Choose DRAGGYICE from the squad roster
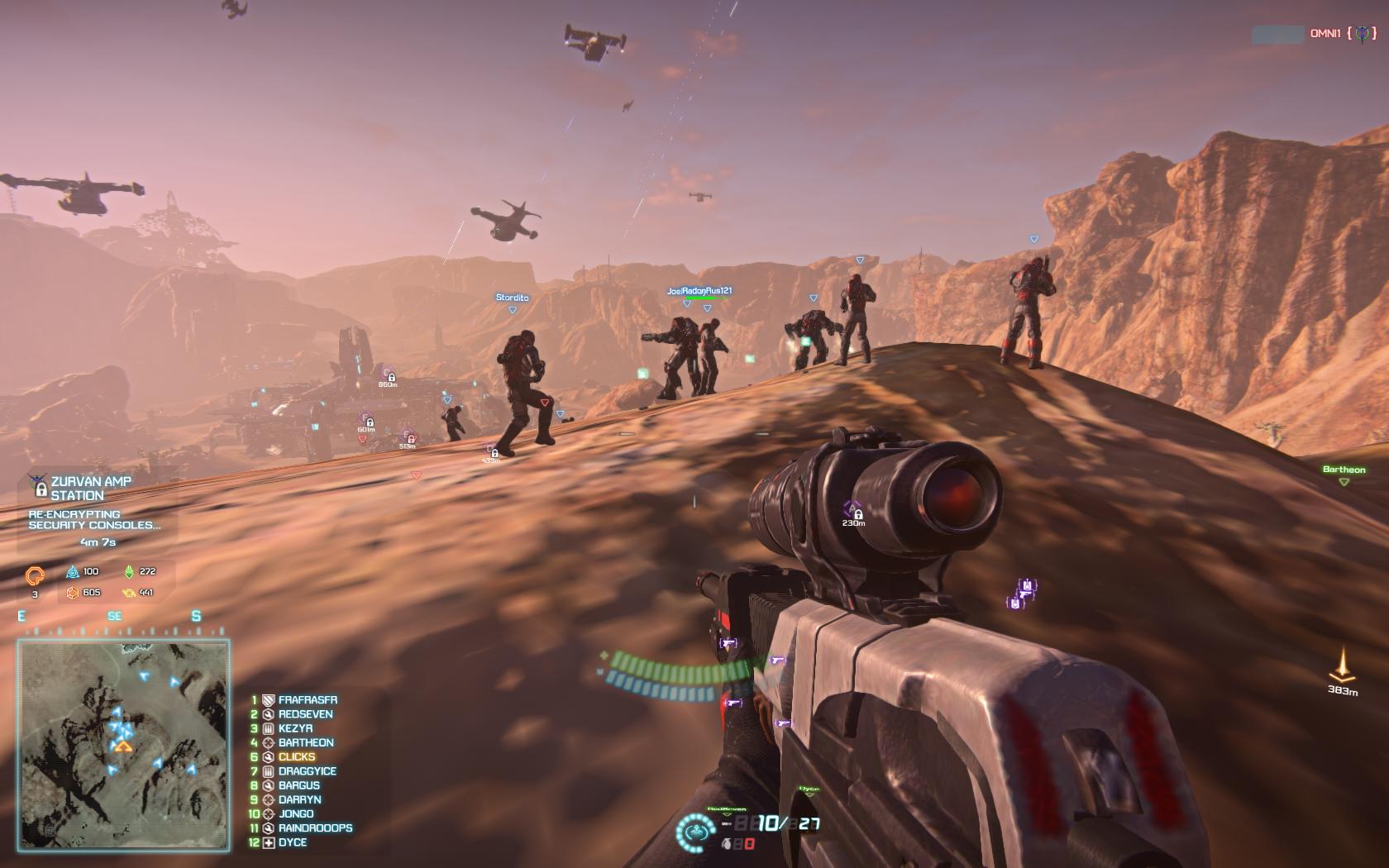Viewport: 1389px width, 868px height. tap(307, 771)
